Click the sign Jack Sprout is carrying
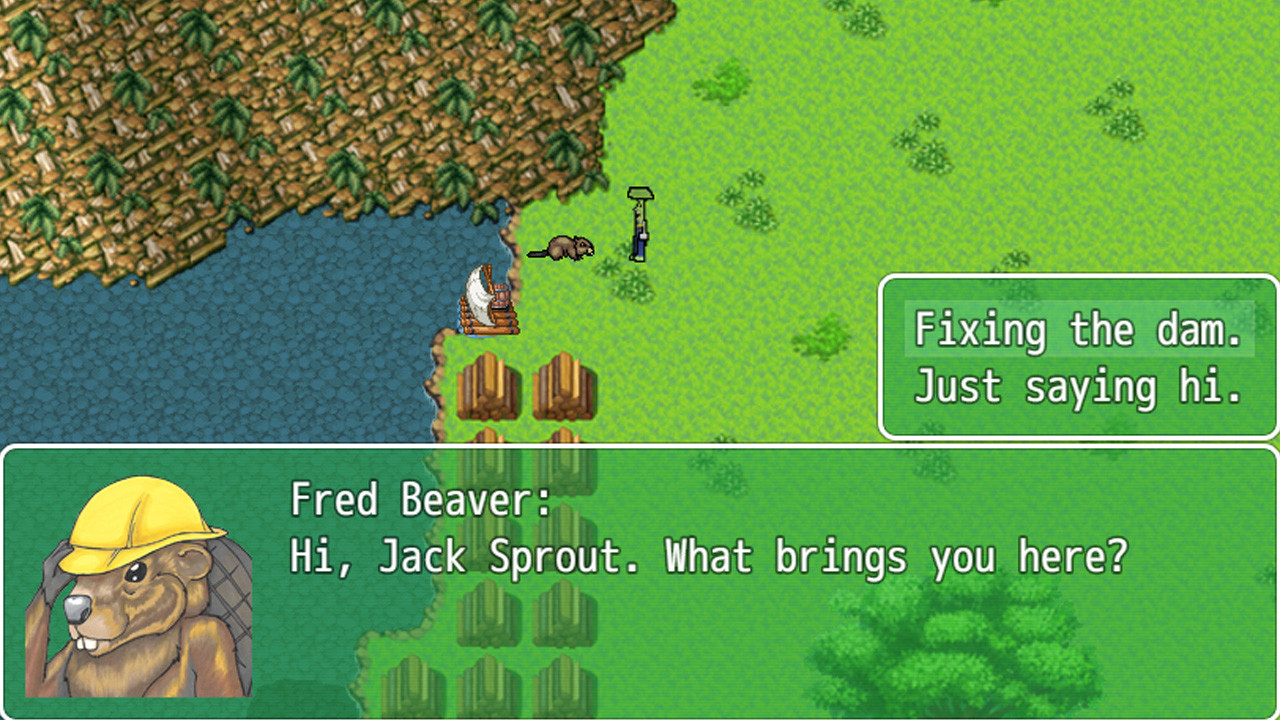Screen dimensions: 1280x720 tap(641, 193)
